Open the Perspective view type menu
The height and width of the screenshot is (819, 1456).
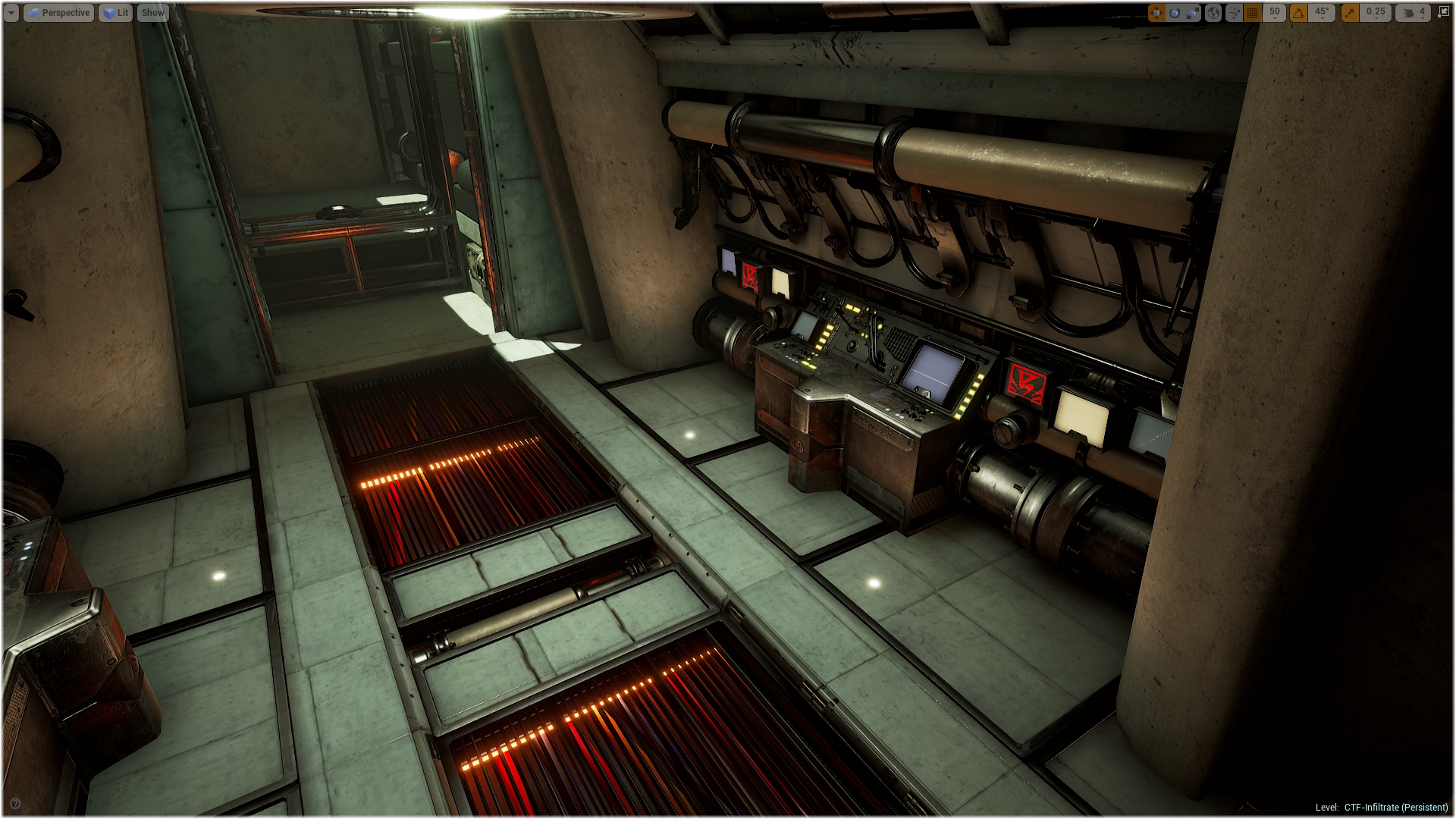tap(59, 13)
